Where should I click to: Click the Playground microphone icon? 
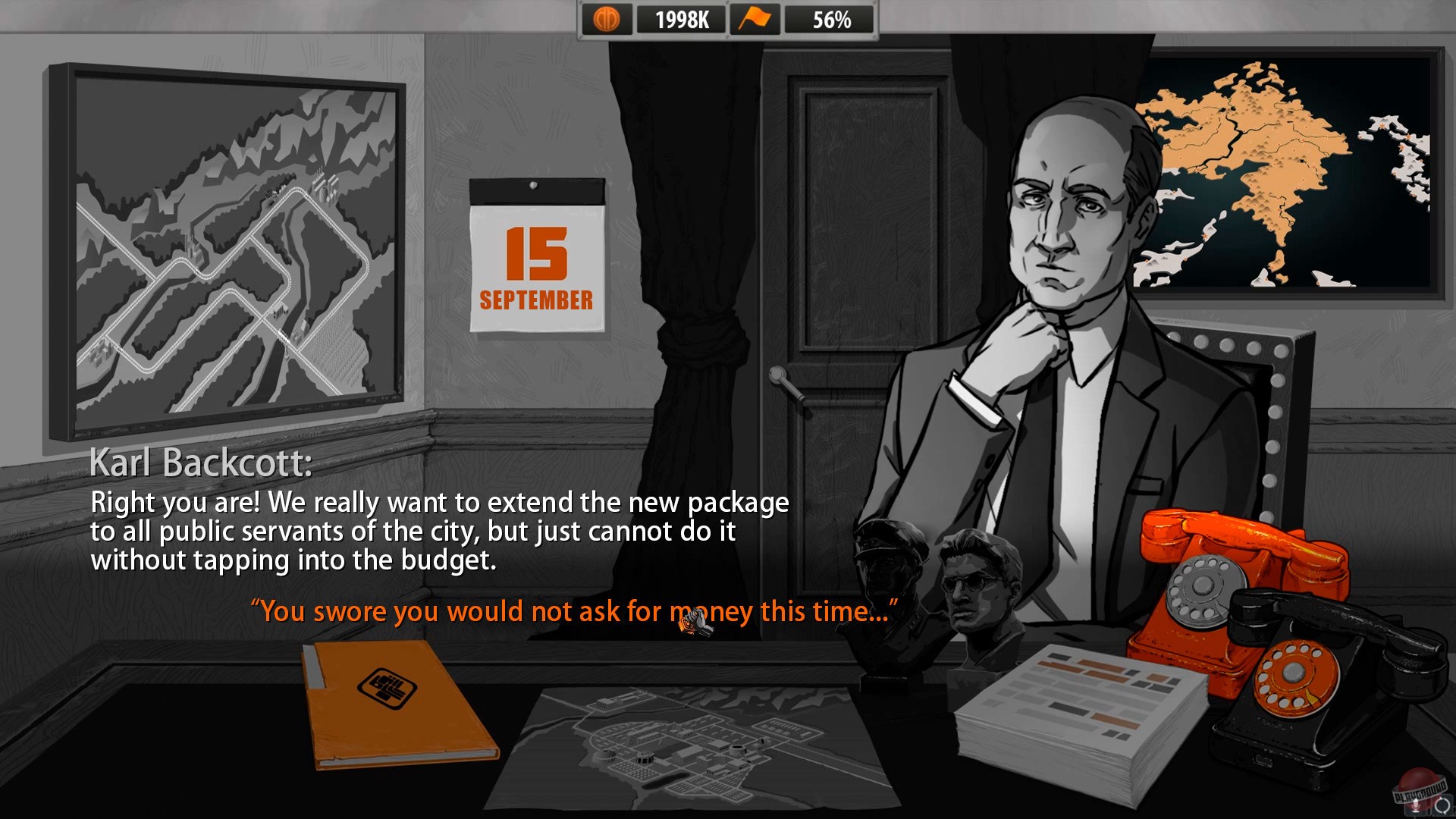(x=1415, y=807)
